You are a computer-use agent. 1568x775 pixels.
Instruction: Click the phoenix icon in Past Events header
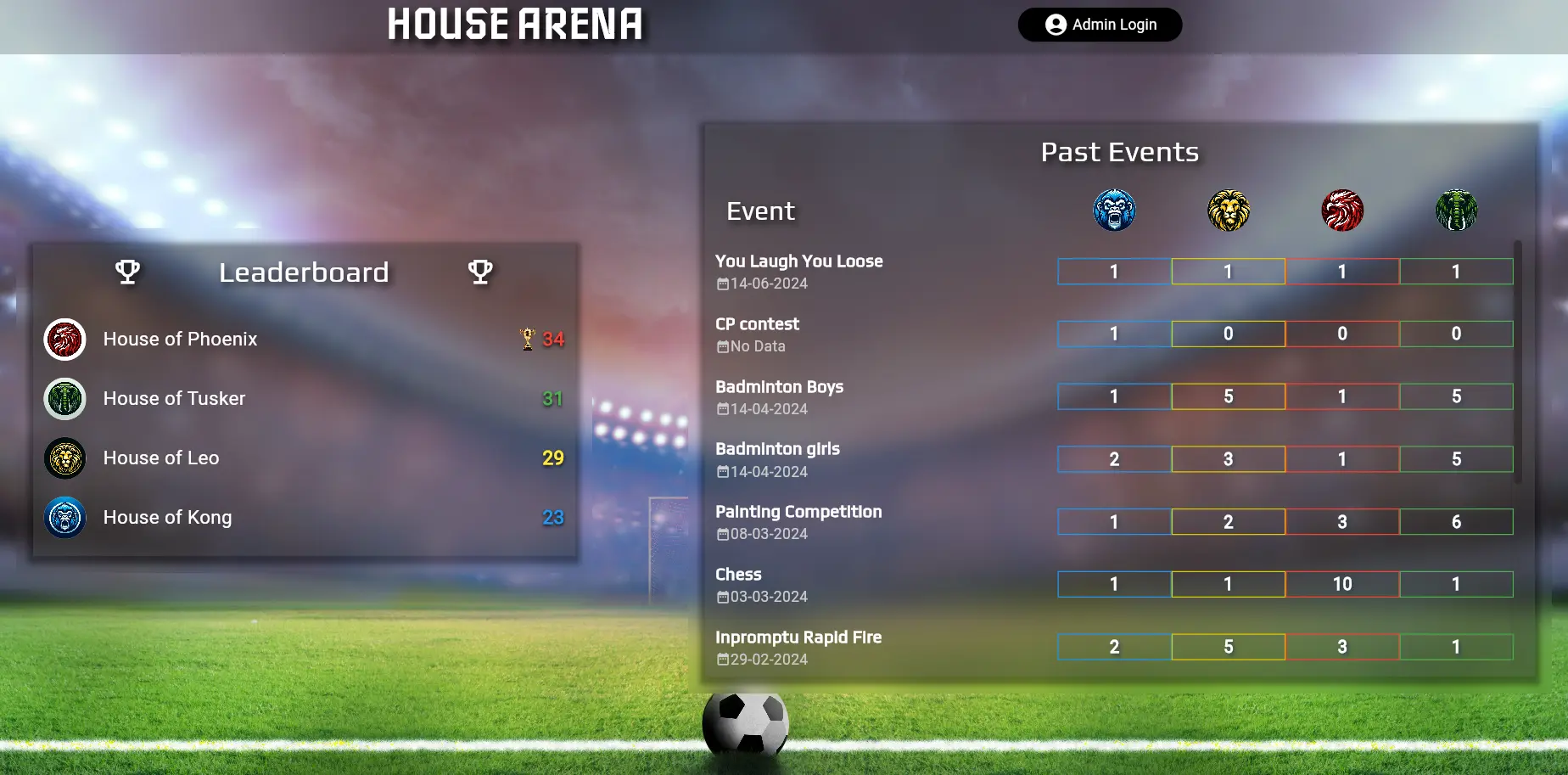tap(1342, 211)
